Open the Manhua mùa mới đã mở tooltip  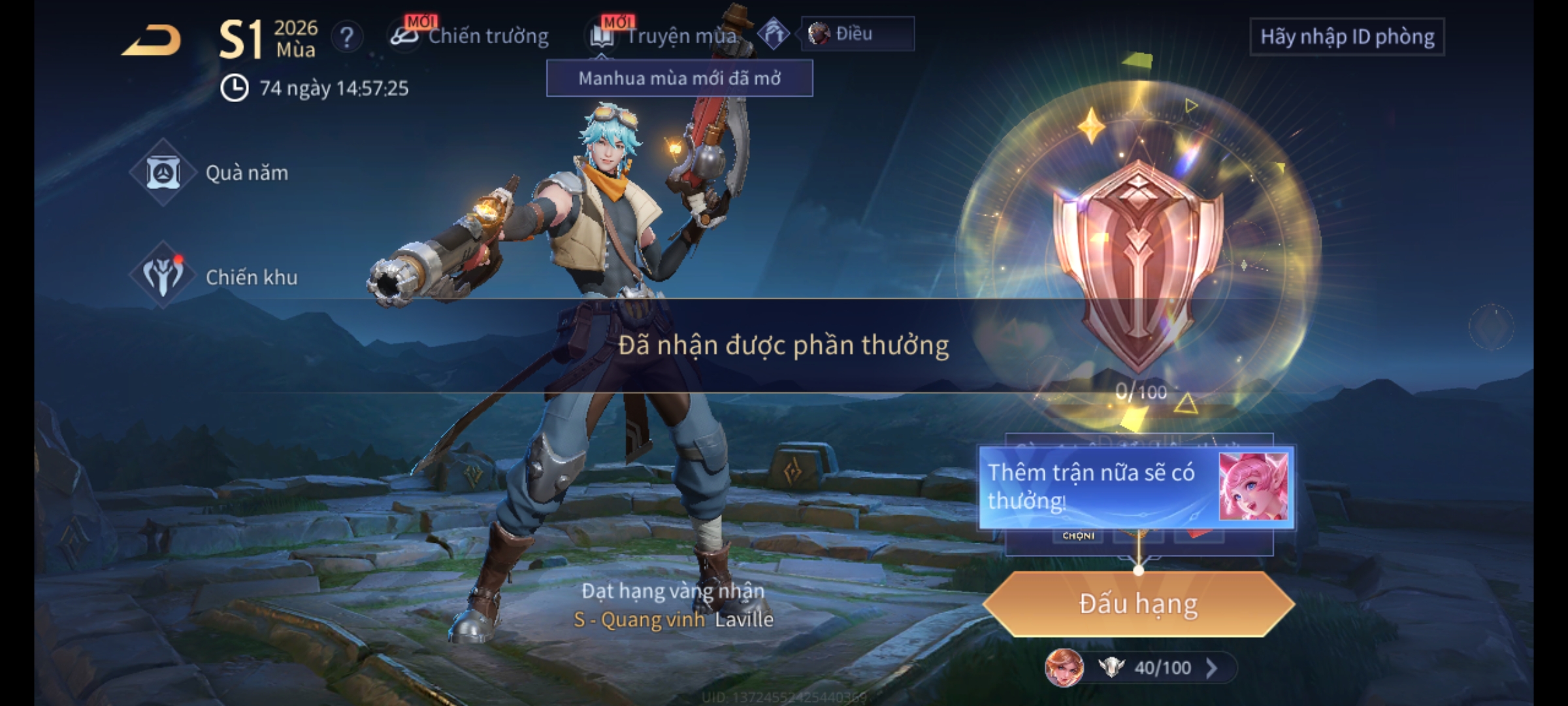point(679,78)
